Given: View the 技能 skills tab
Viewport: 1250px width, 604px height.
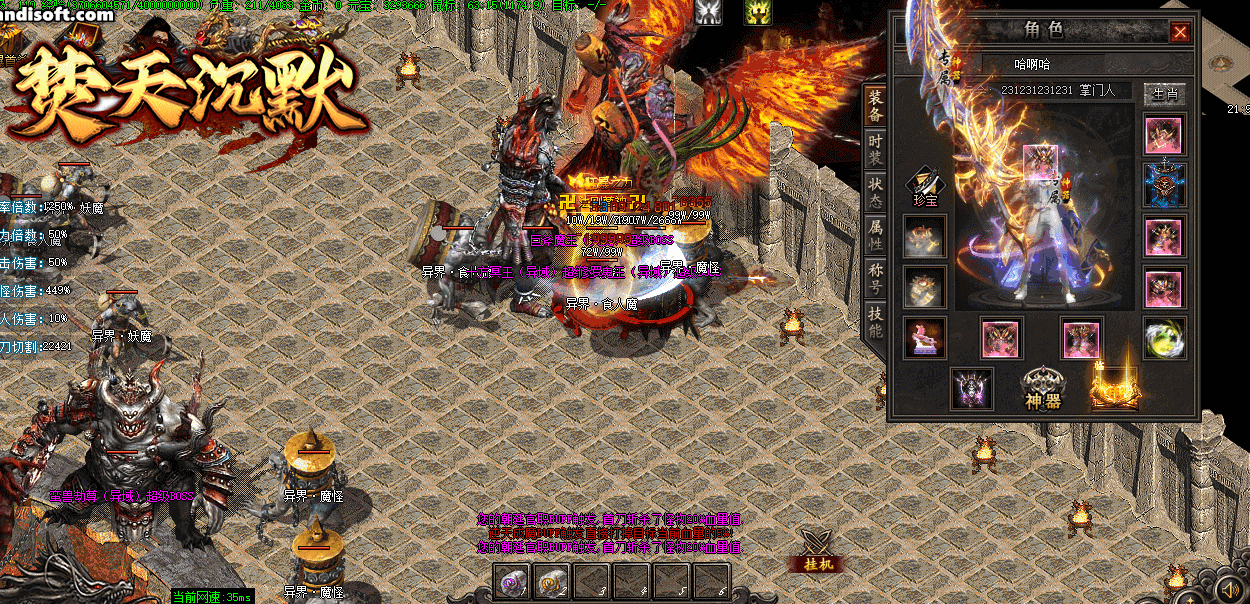Looking at the screenshot, I should pos(875,320).
